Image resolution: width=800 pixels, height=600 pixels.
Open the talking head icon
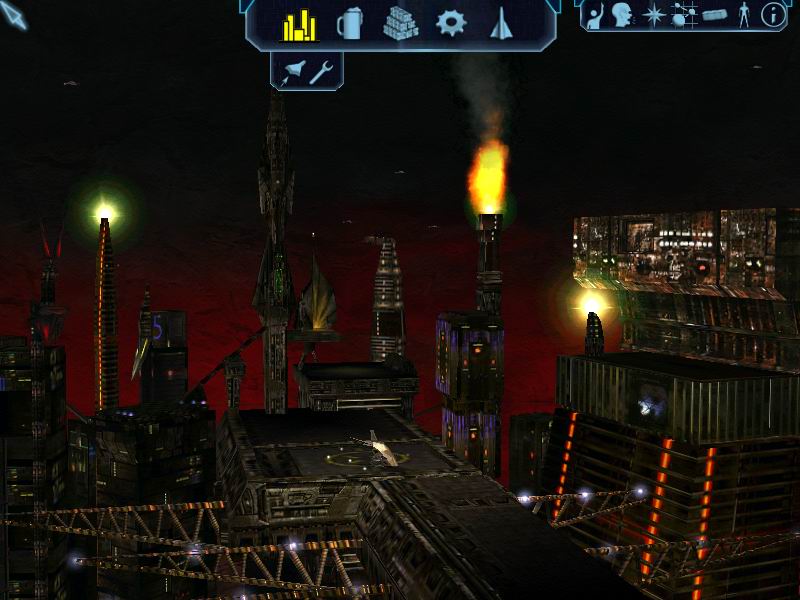tap(623, 15)
